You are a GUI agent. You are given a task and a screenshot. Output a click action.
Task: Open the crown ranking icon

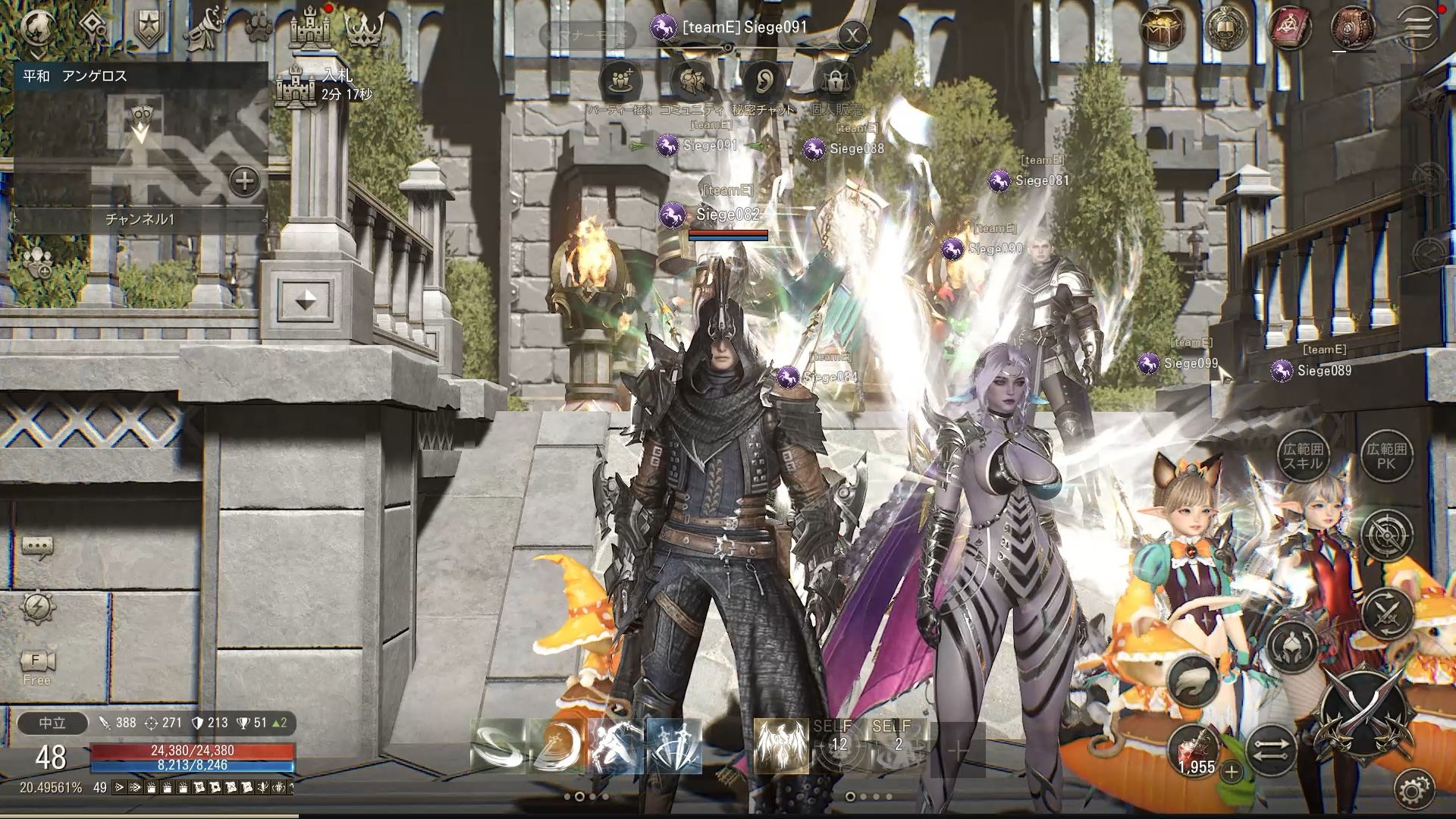pos(365,28)
